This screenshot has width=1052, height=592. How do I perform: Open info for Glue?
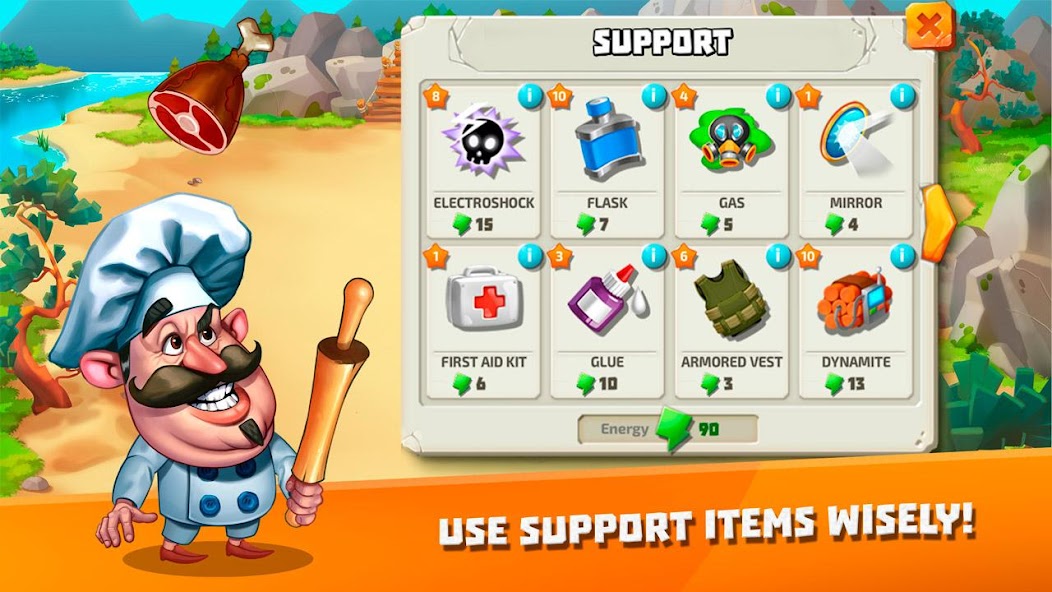(x=654, y=257)
